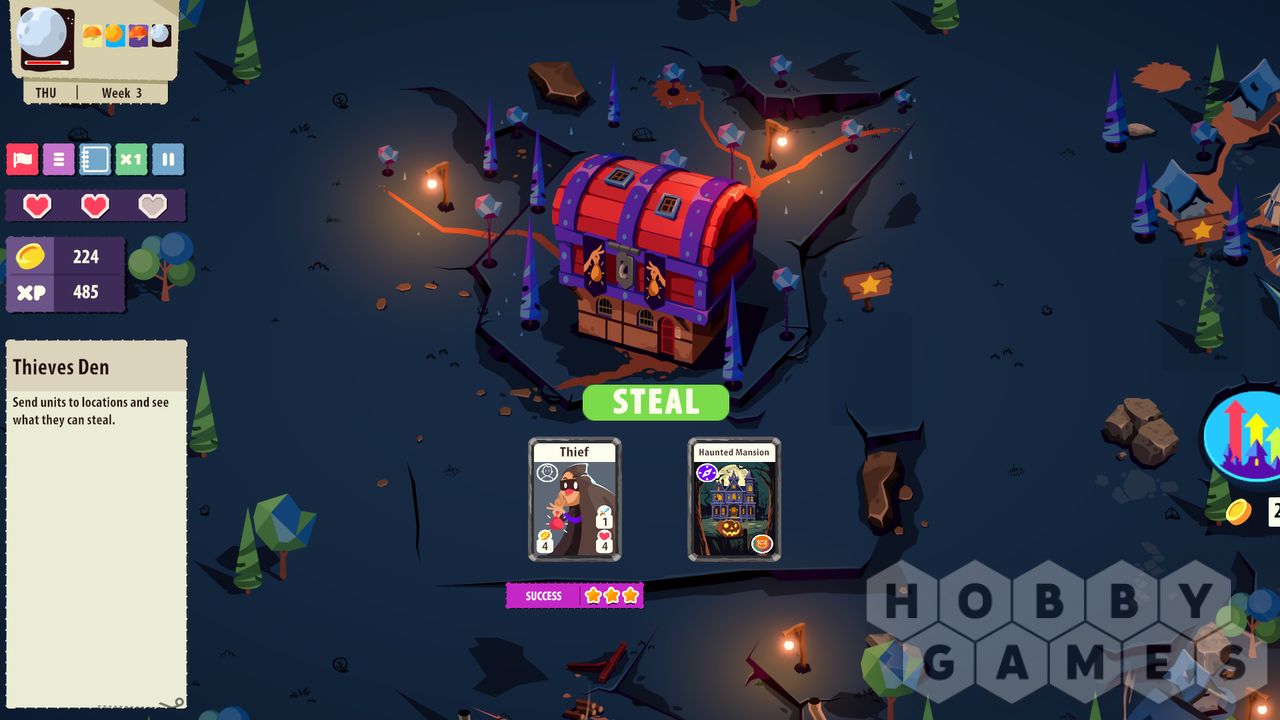Viewport: 1280px width, 720px height.
Task: Toggle the x1 game speed button
Action: click(131, 159)
